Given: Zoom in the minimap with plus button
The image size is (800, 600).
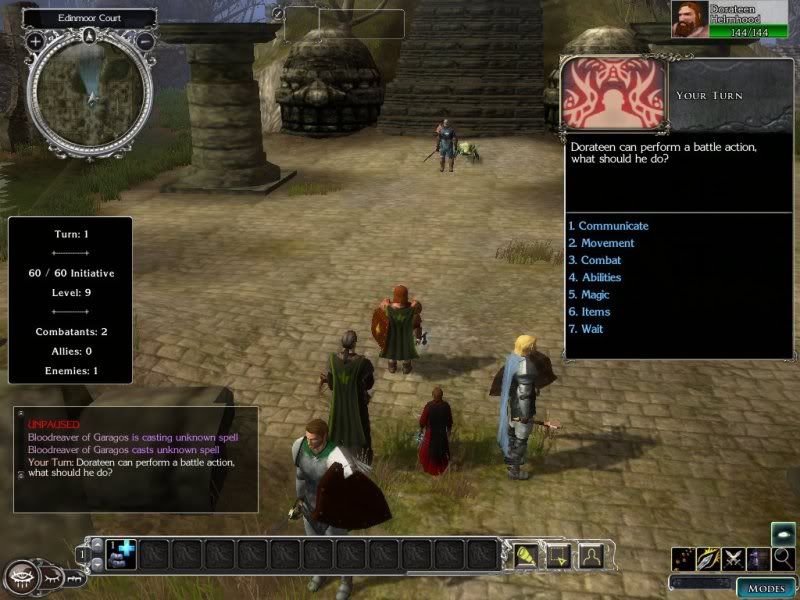Looking at the screenshot, I should 35,41.
